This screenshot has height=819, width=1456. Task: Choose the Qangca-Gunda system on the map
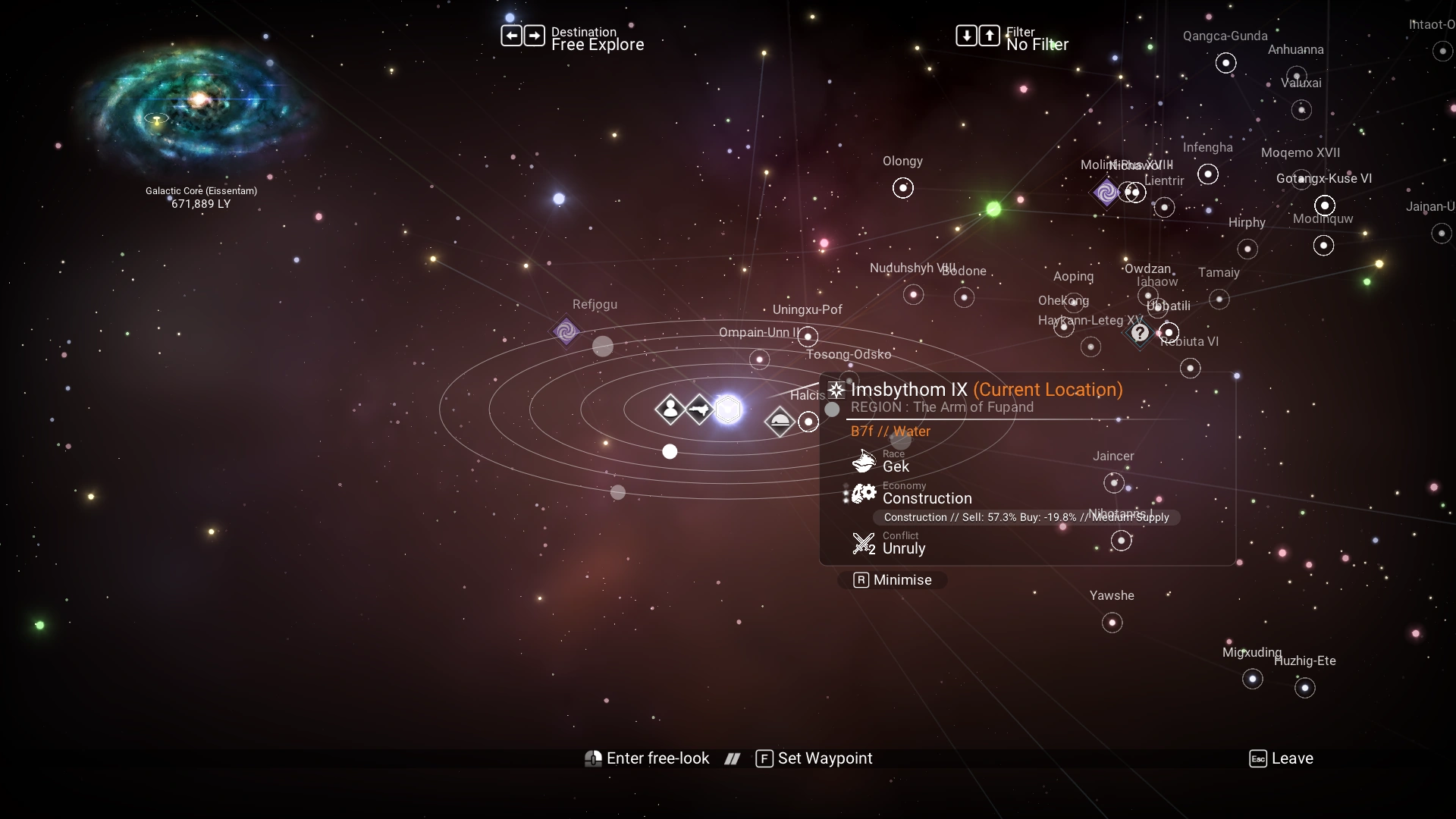[x=1225, y=63]
